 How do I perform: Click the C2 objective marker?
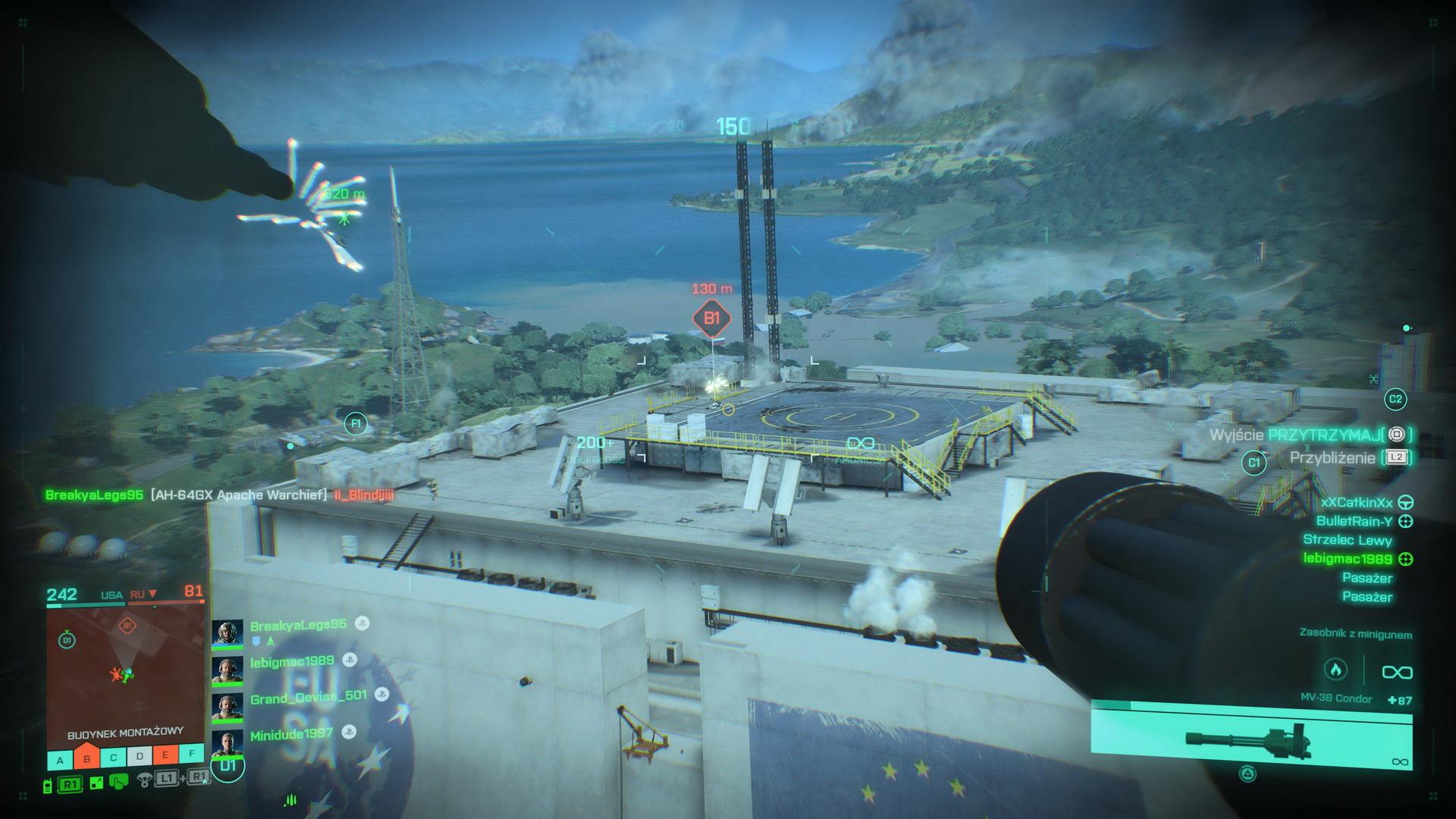1395,399
